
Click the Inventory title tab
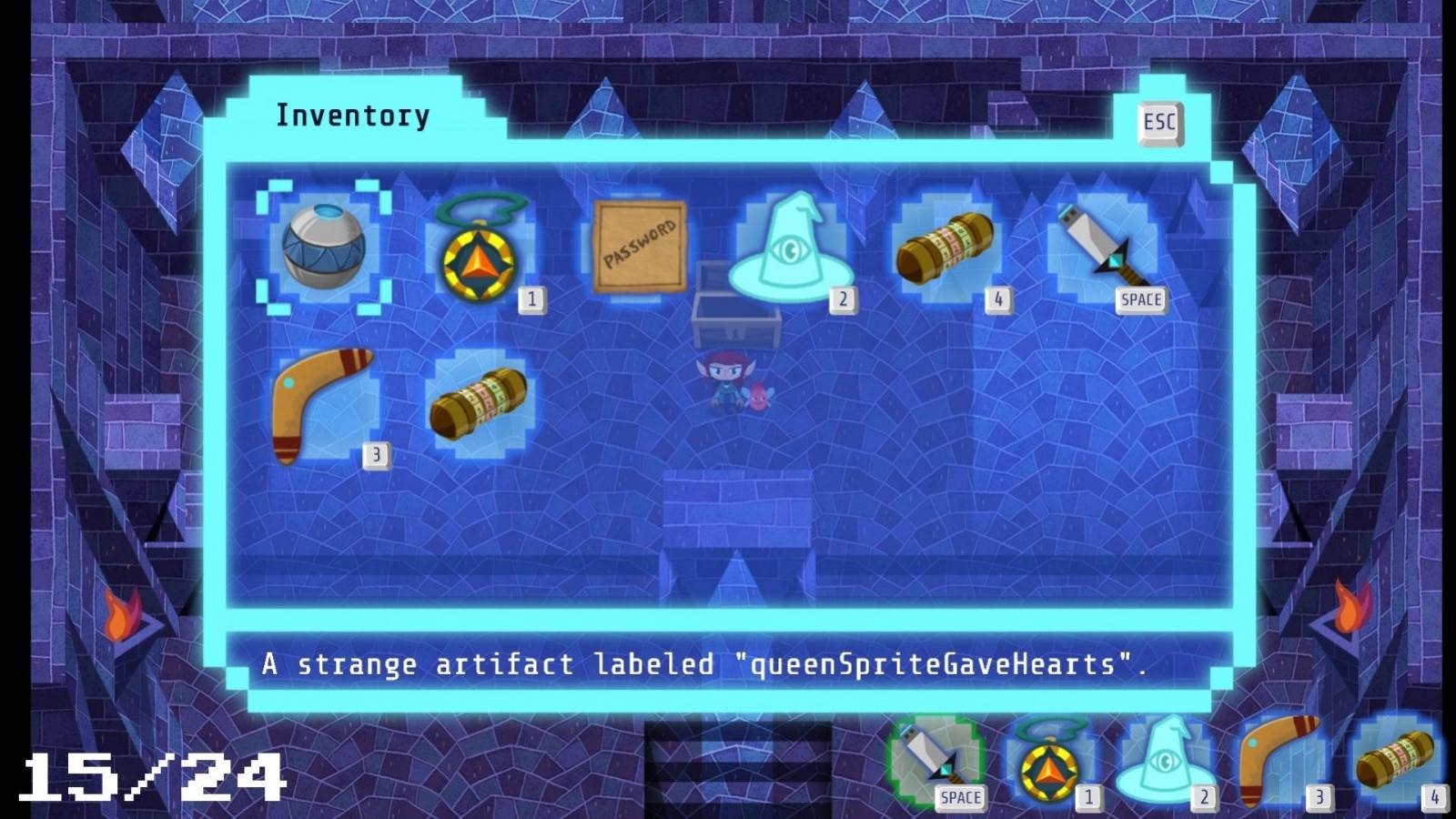click(354, 115)
